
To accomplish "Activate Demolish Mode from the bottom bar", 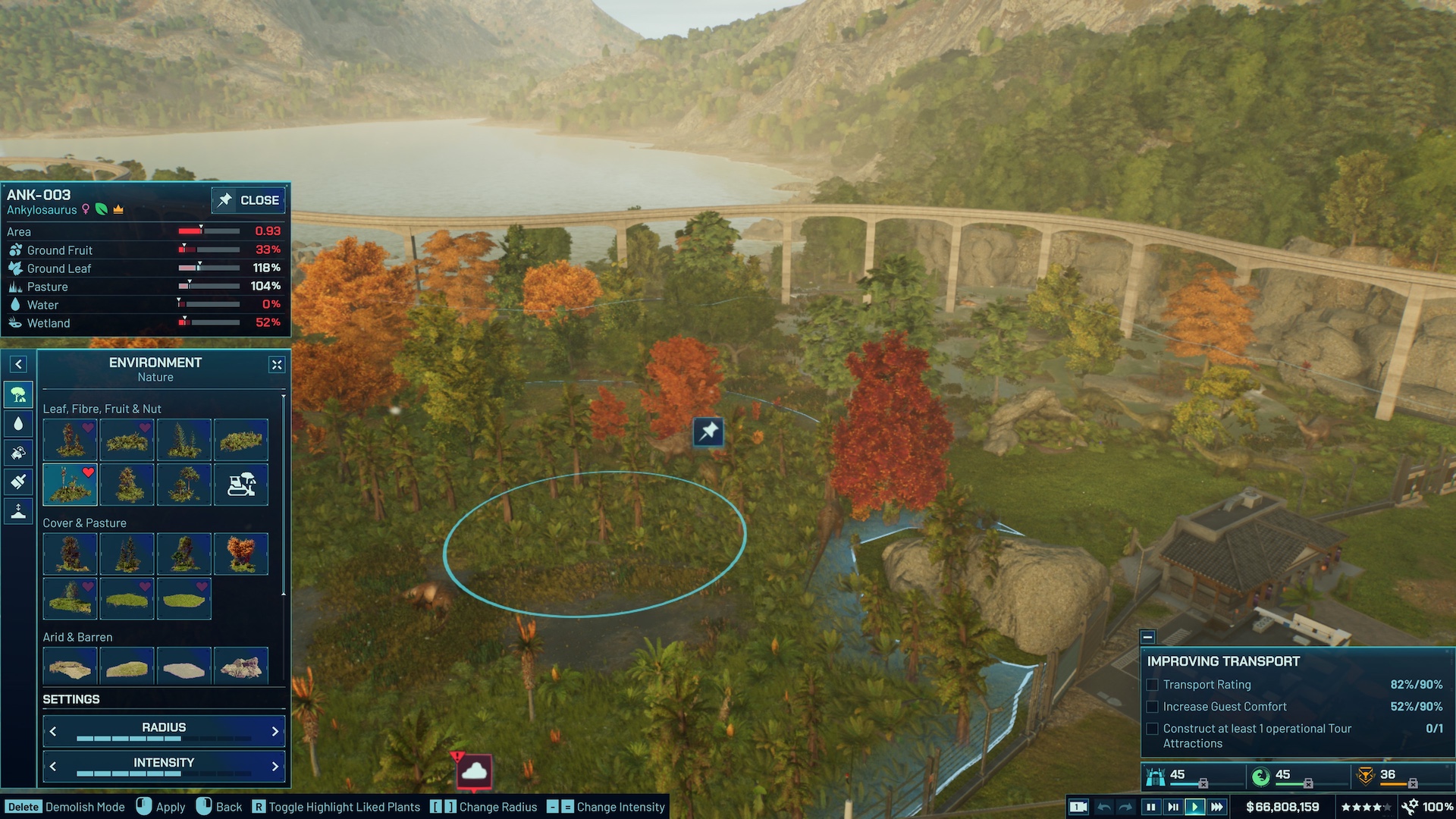I will [x=24, y=807].
